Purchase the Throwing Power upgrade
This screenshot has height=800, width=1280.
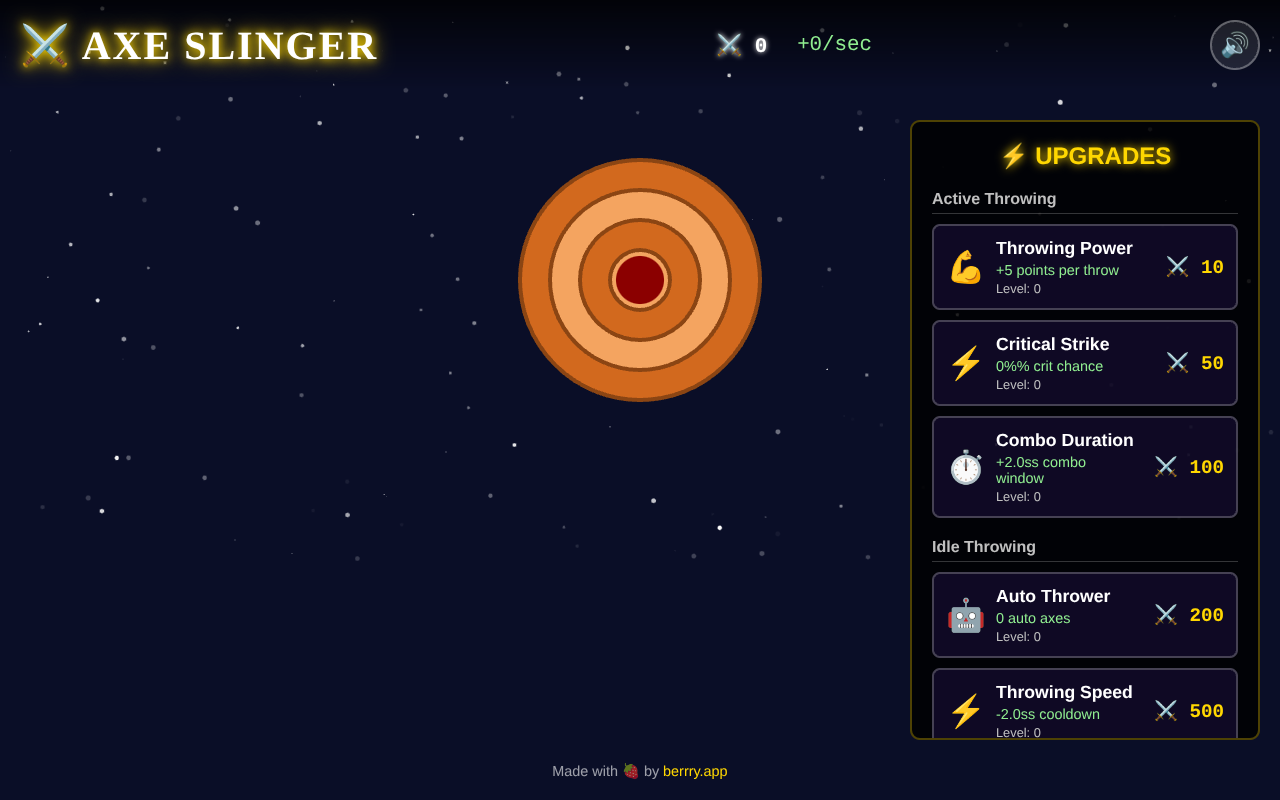tap(1084, 267)
